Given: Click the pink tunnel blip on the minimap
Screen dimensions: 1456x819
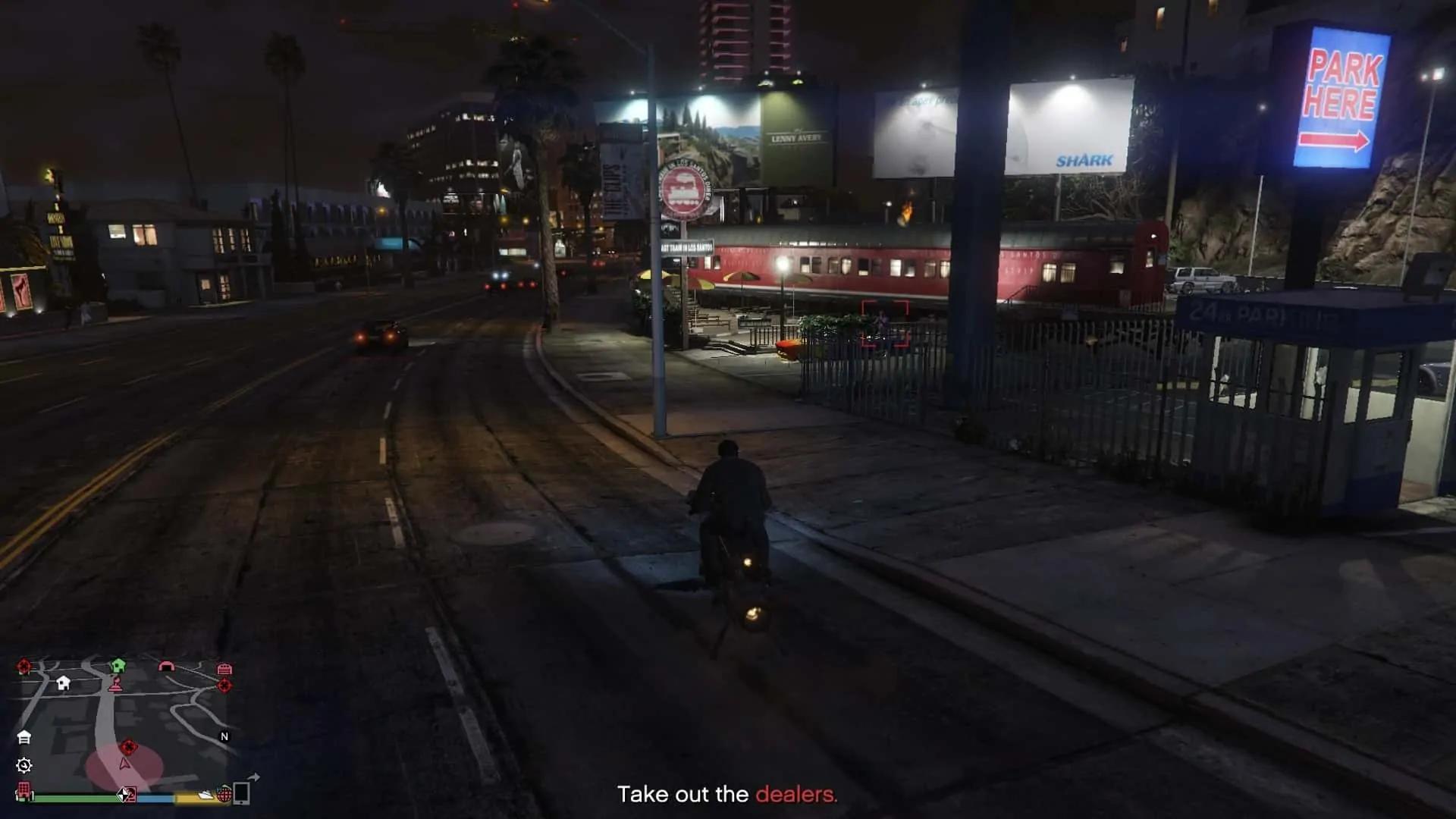Looking at the screenshot, I should tap(167, 665).
